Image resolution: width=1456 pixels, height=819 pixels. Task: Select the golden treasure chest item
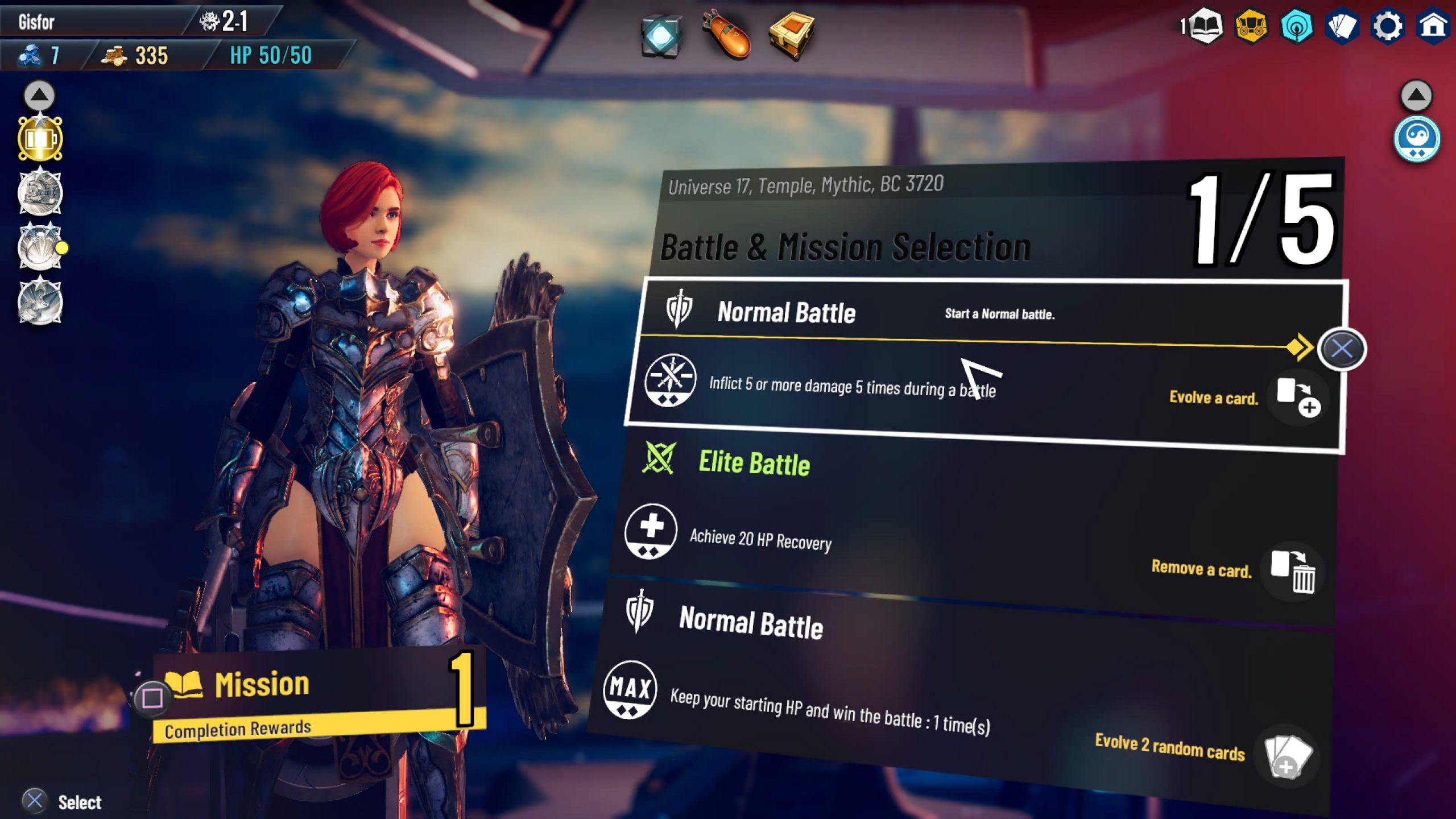tap(792, 35)
